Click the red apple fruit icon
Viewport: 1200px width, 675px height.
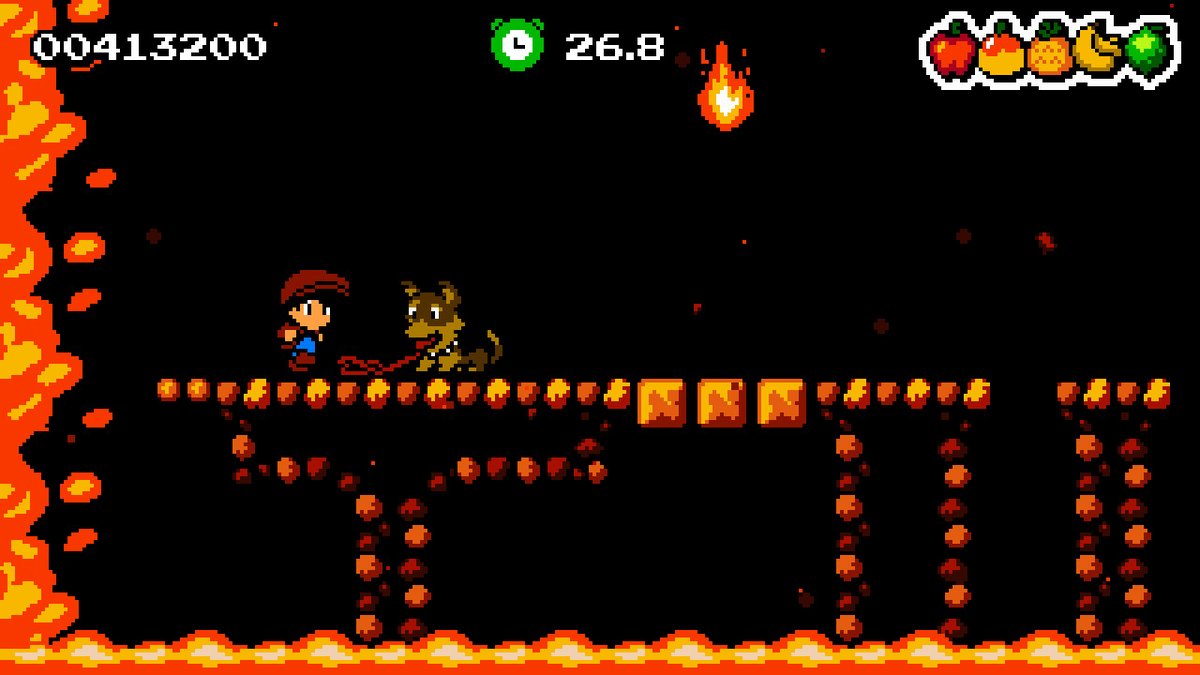point(951,51)
